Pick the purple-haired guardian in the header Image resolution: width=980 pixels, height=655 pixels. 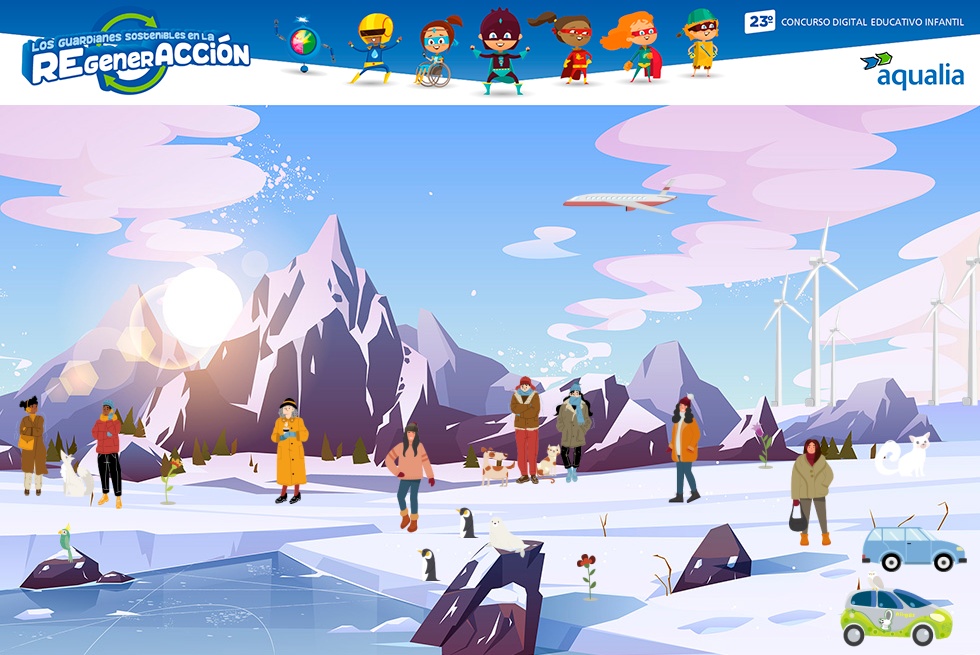point(498,50)
